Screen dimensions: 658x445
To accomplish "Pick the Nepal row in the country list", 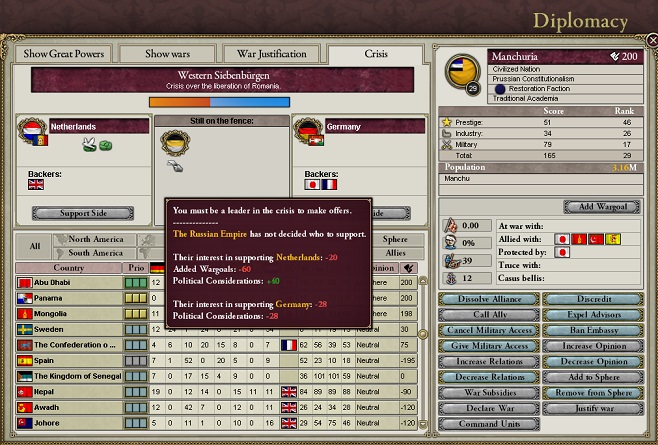I will point(68,392).
